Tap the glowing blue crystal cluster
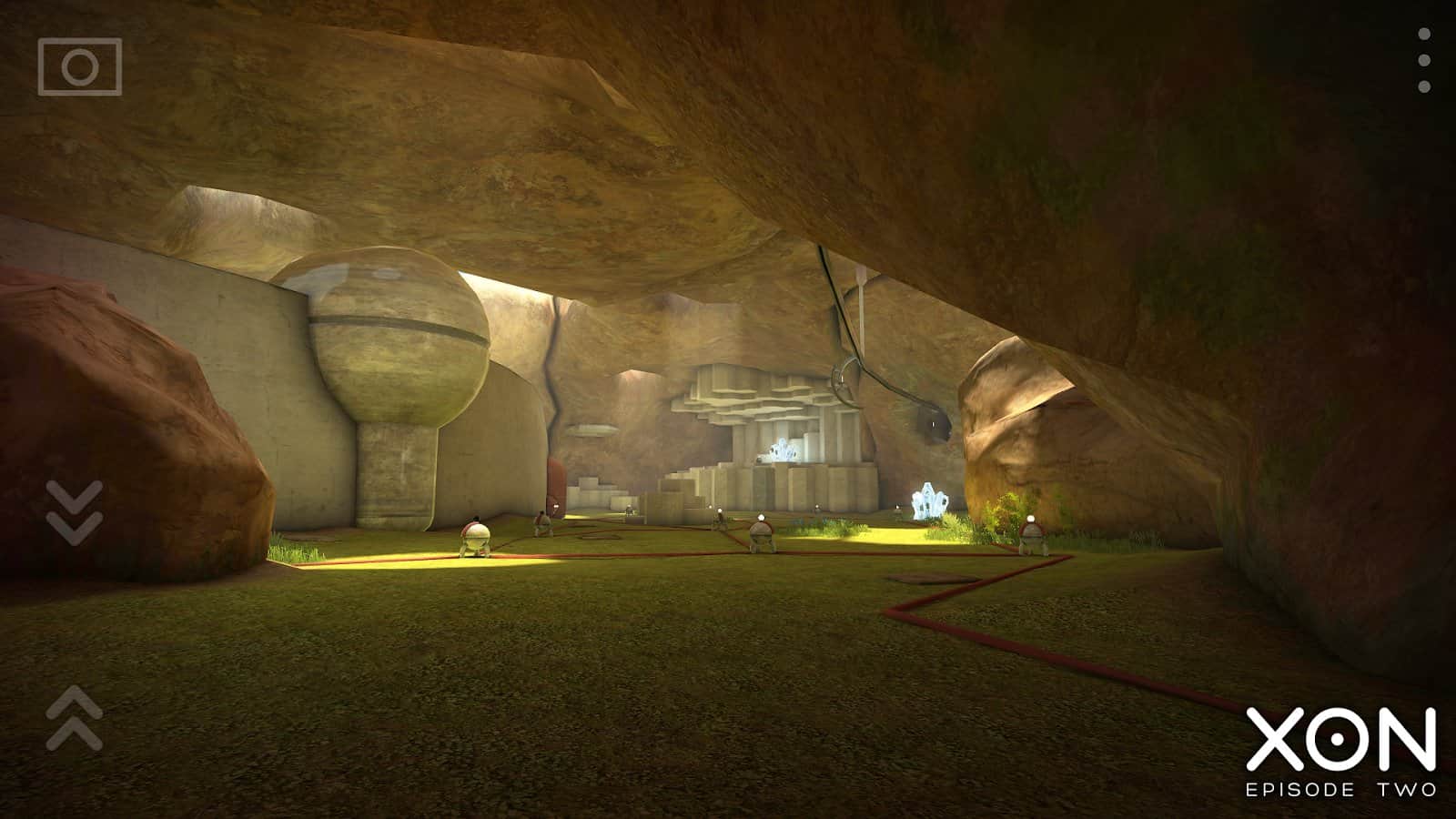The image size is (1456, 819). pyautogui.click(x=930, y=500)
